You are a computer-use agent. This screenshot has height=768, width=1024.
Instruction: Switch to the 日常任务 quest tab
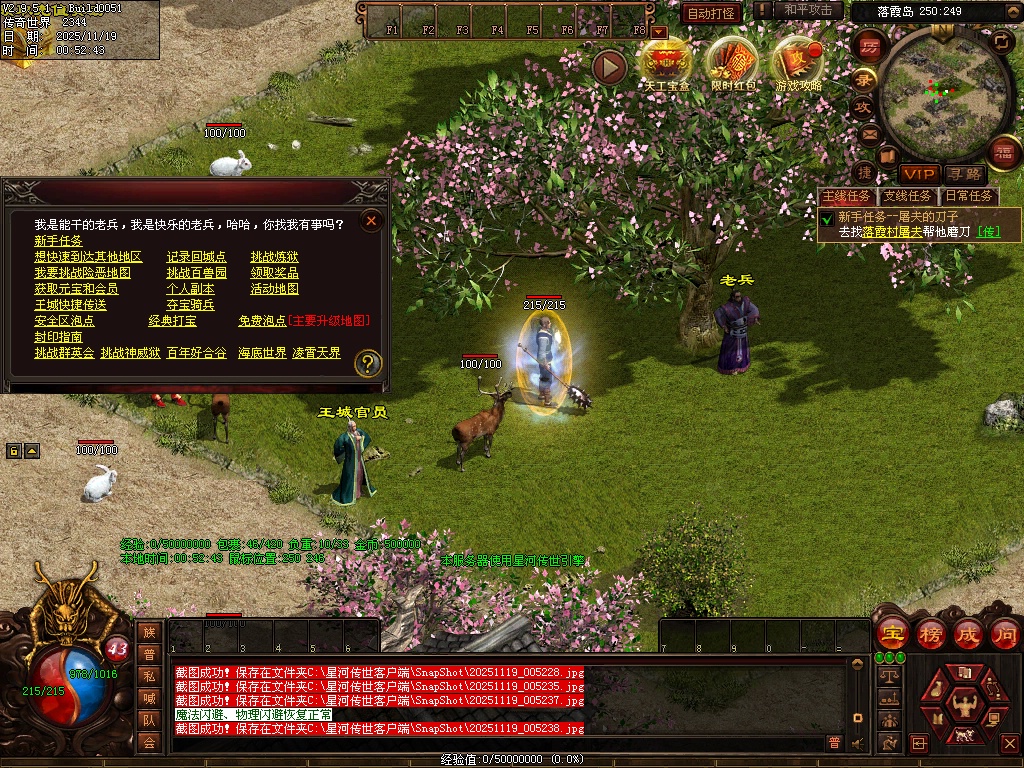pos(969,197)
